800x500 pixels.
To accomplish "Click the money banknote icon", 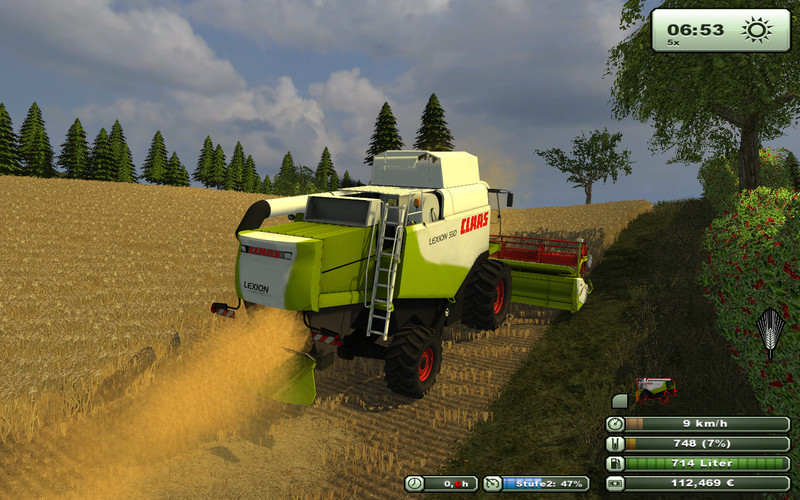I will coord(615,483).
